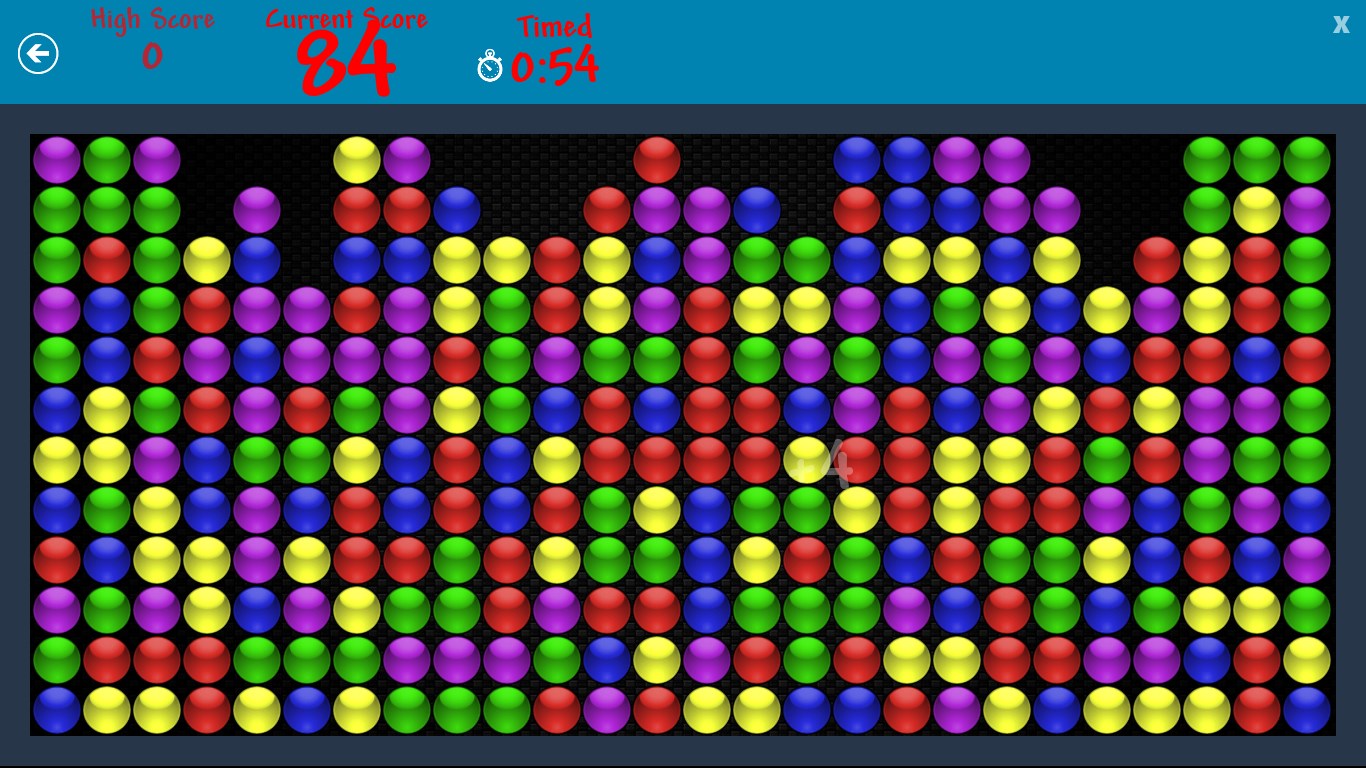The image size is (1366, 768).
Task: Click the stopwatch icon beside the timer
Action: (489, 67)
